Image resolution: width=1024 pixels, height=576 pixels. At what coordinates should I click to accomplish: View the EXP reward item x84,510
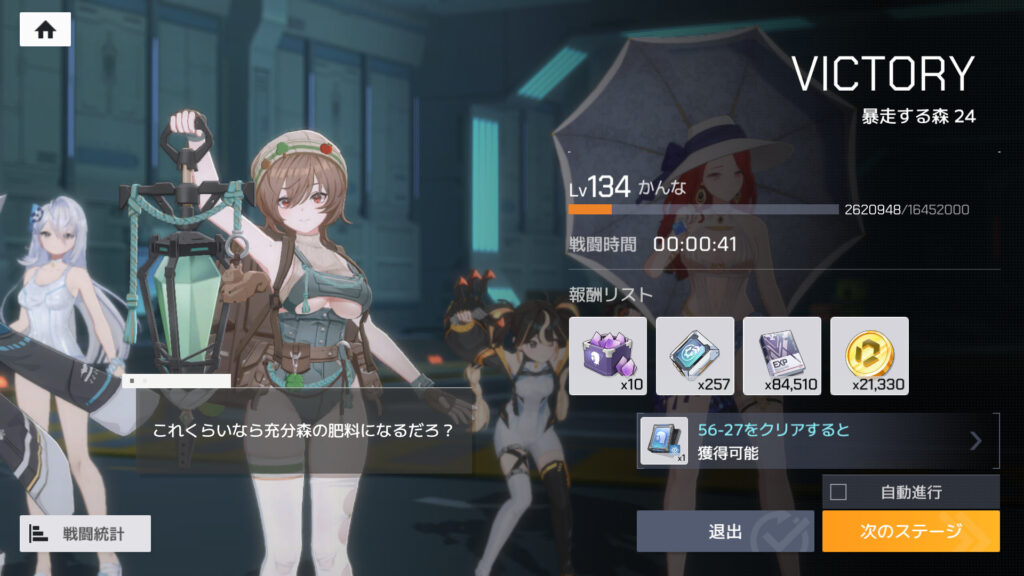(782, 356)
